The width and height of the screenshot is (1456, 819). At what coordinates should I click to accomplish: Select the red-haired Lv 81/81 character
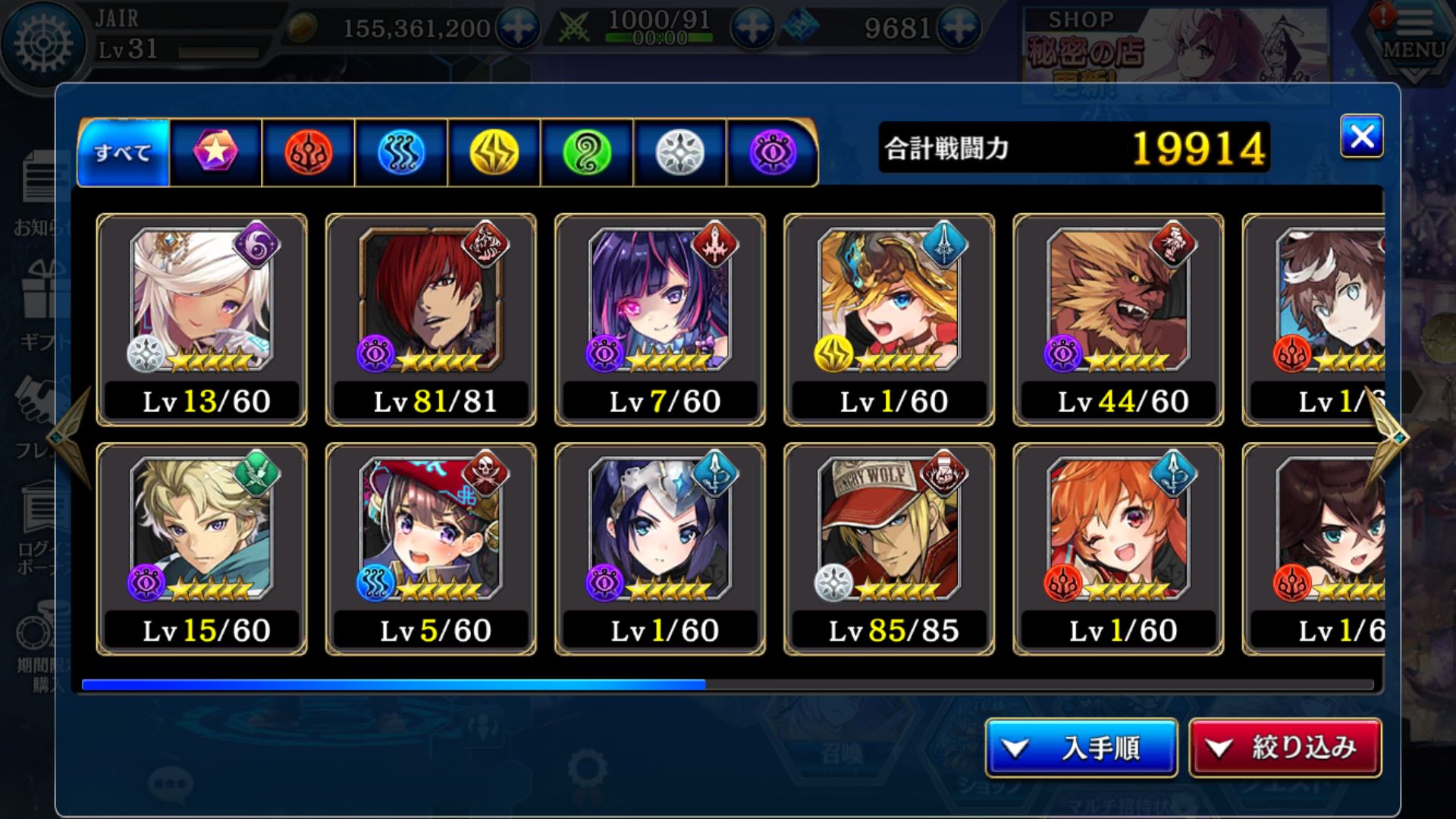tap(431, 319)
